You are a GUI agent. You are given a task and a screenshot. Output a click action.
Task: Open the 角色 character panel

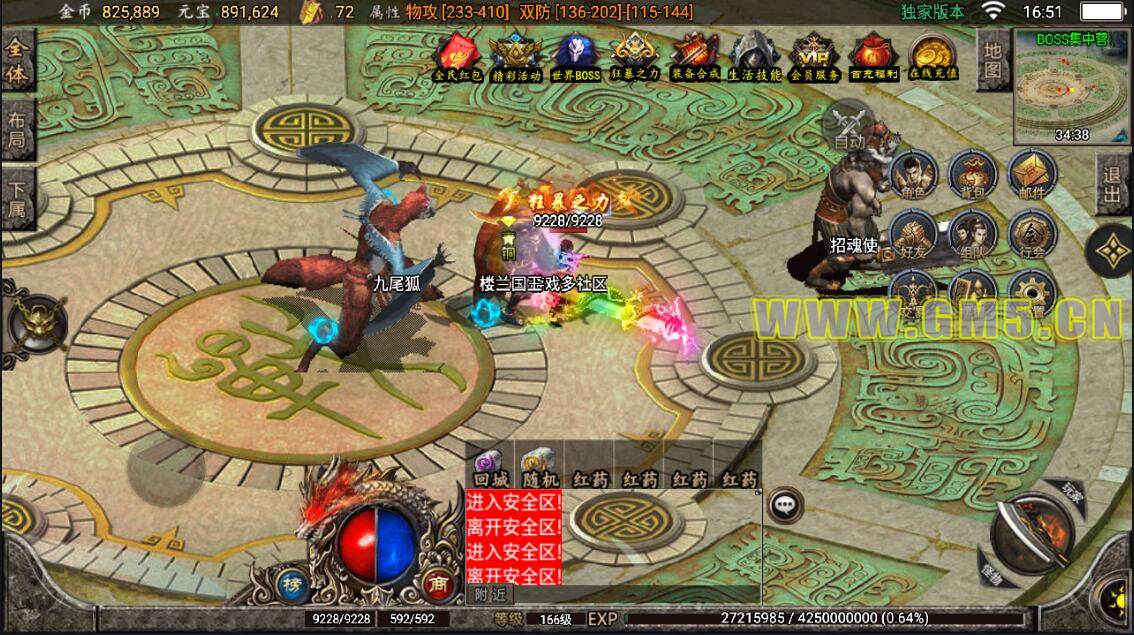(x=911, y=174)
